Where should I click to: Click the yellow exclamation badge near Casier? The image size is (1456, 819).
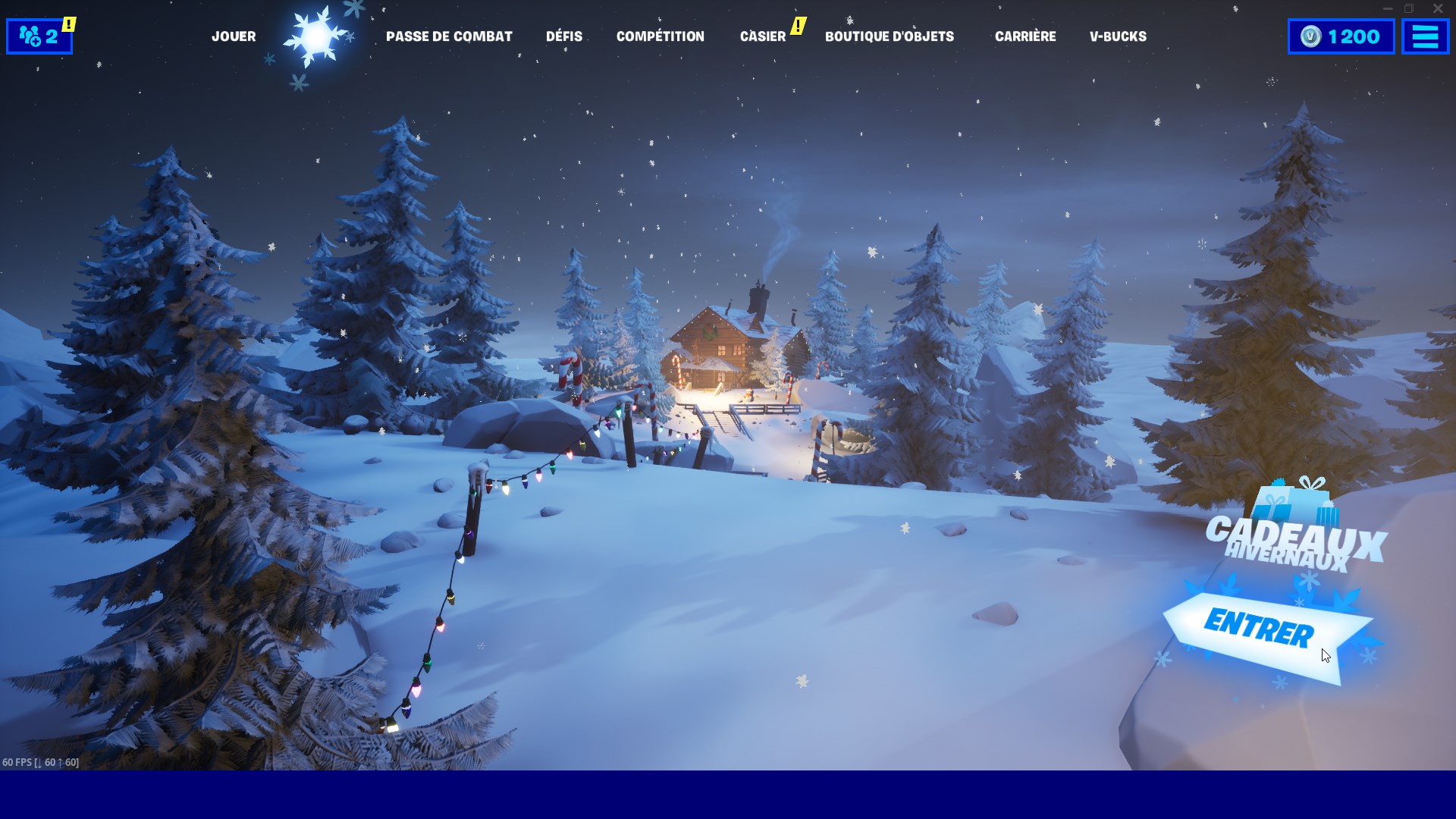click(798, 25)
